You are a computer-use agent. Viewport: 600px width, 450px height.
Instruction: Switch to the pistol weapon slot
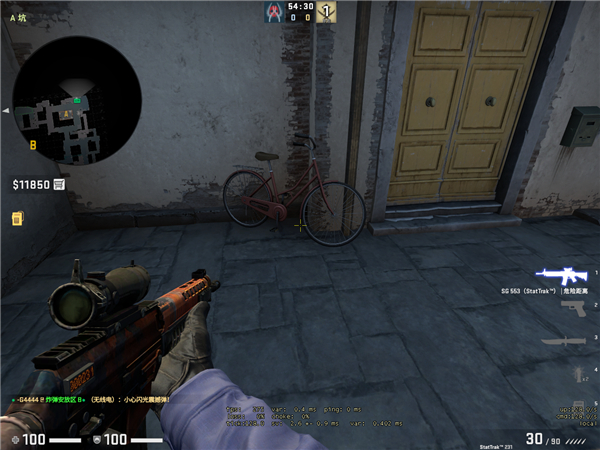572,307
